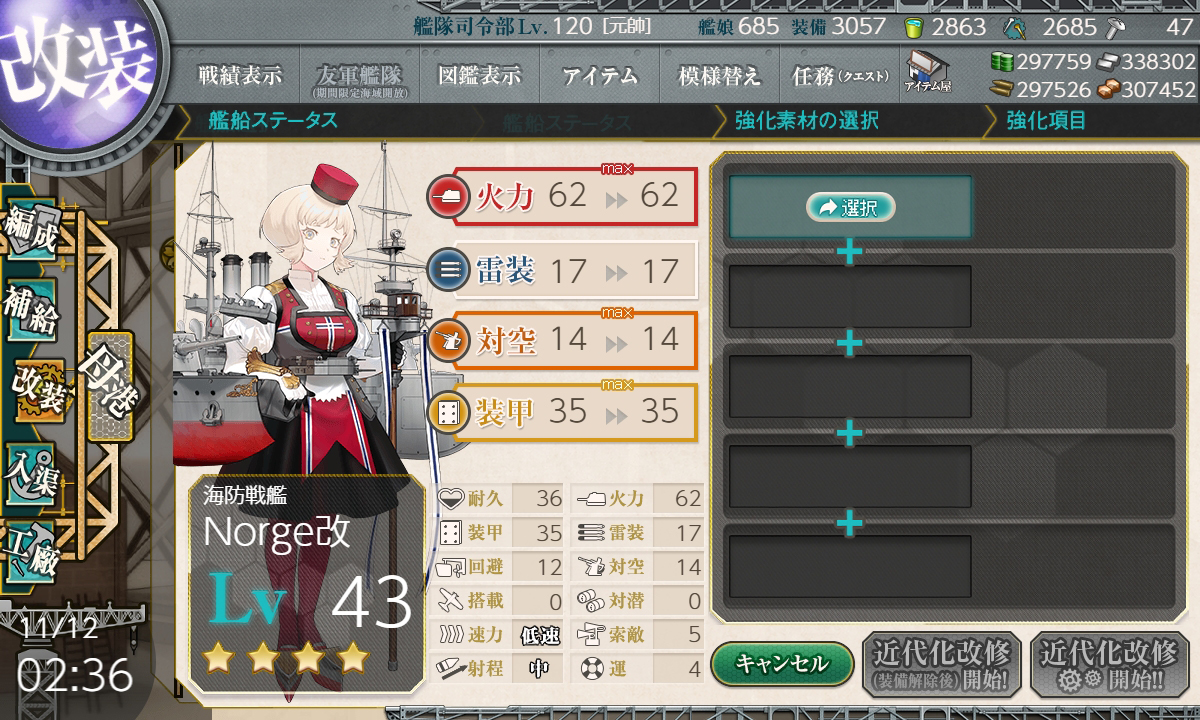The height and width of the screenshot is (720, 1200).
Task: Click the 選択 select material button
Action: click(x=849, y=207)
